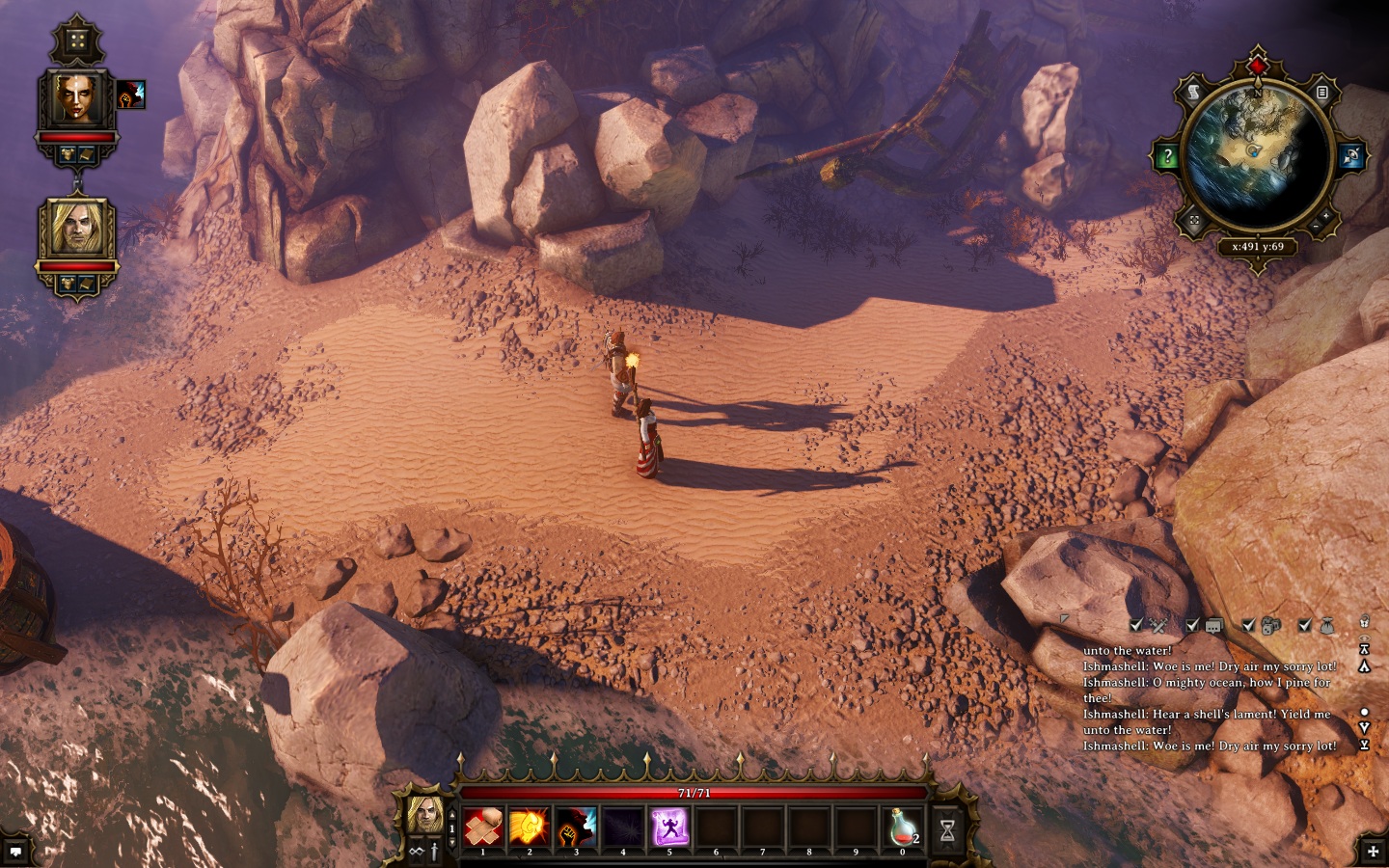
Task: Click the list menu button beside minimap
Action: [x=1322, y=93]
